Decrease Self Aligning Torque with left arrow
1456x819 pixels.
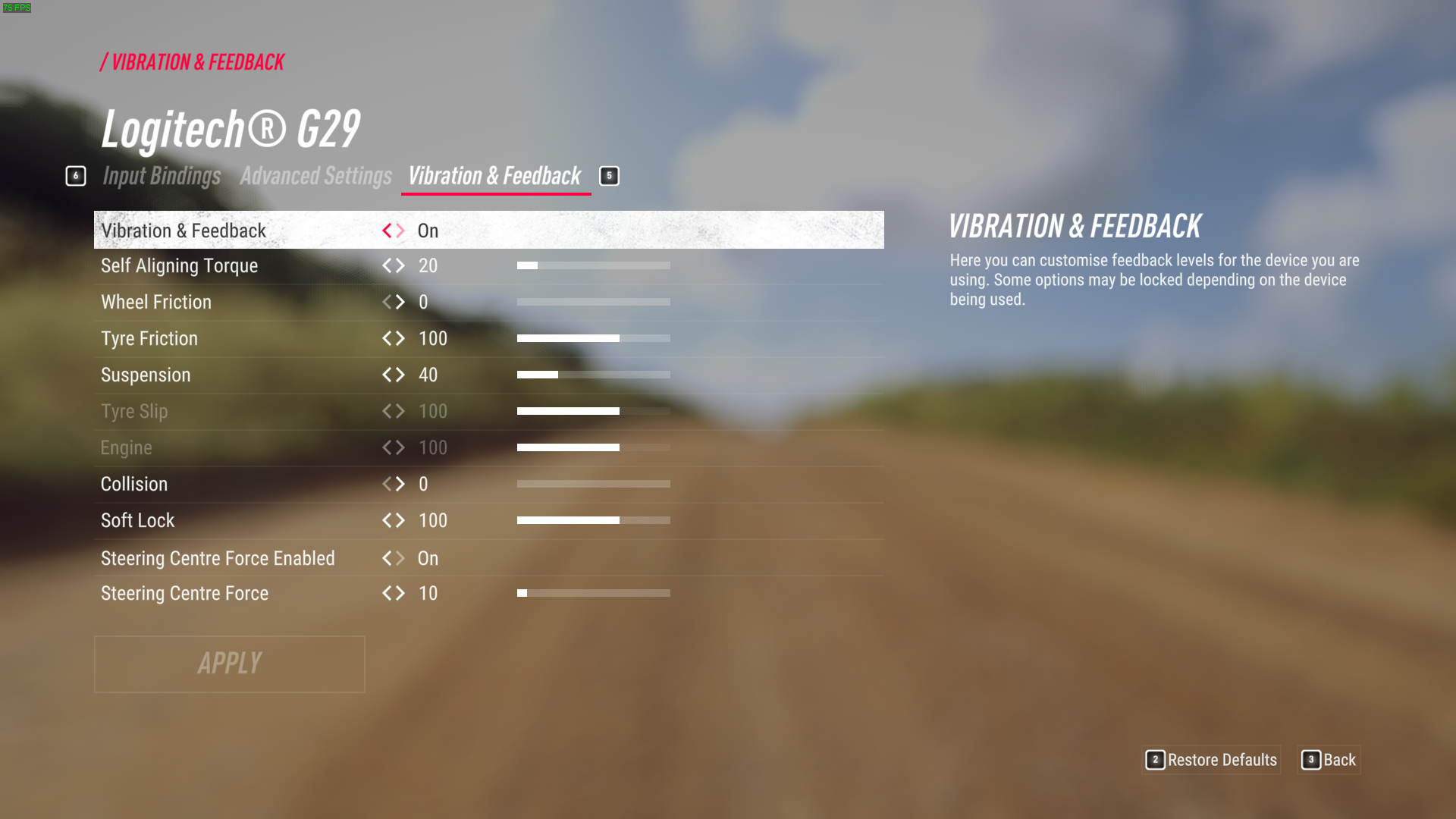click(x=387, y=265)
